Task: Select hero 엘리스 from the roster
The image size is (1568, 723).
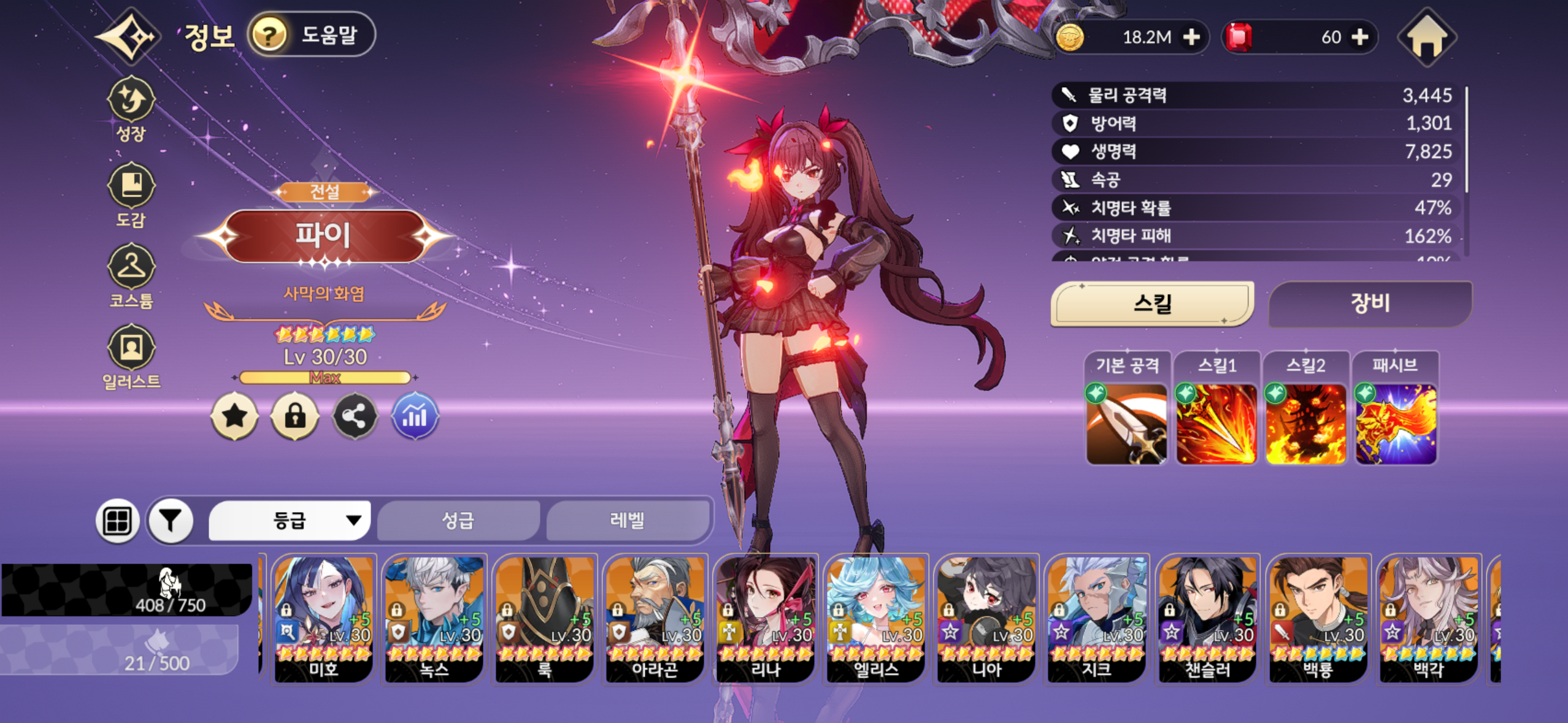Action: click(875, 618)
